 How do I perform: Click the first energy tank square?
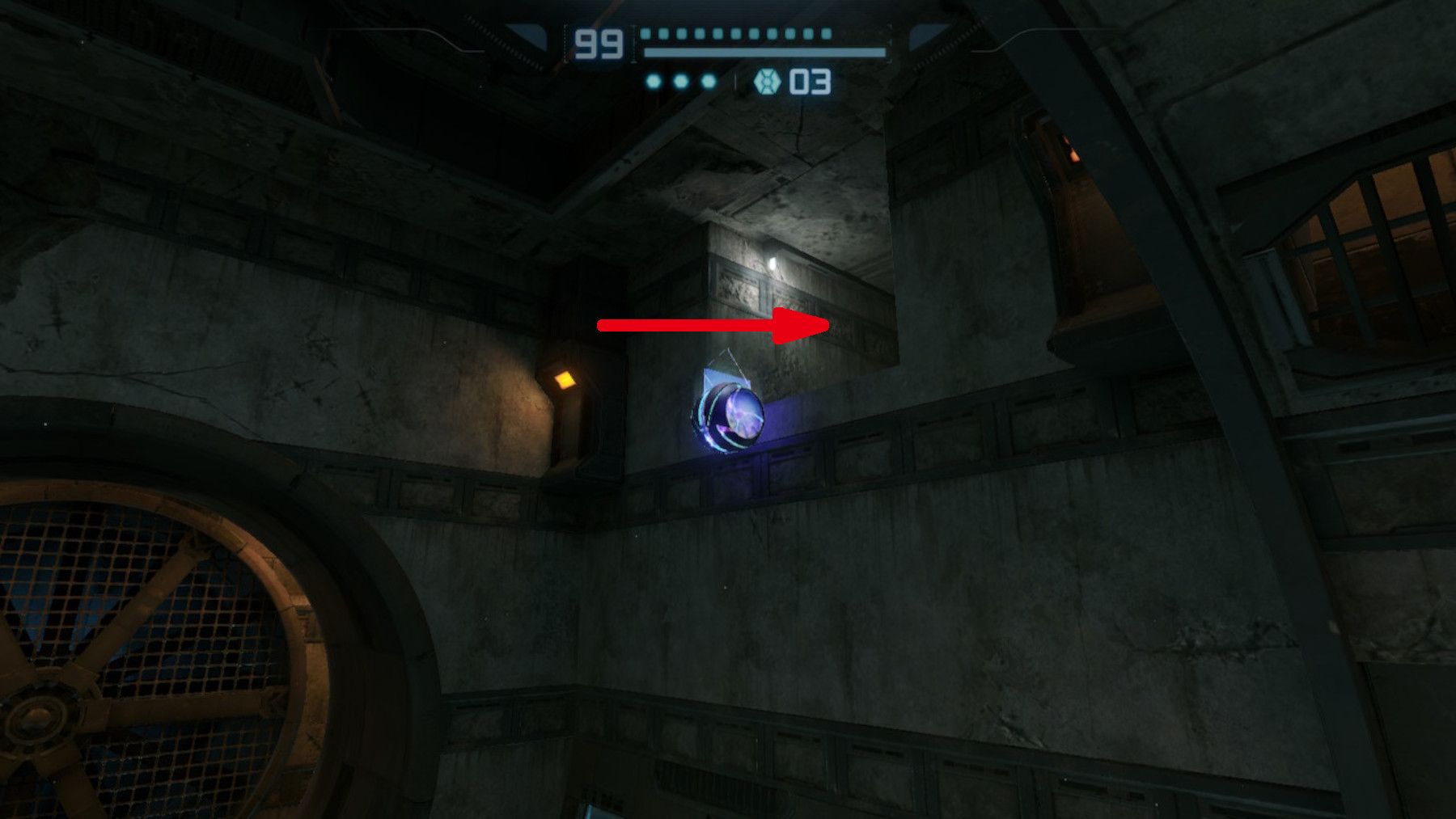[647, 35]
